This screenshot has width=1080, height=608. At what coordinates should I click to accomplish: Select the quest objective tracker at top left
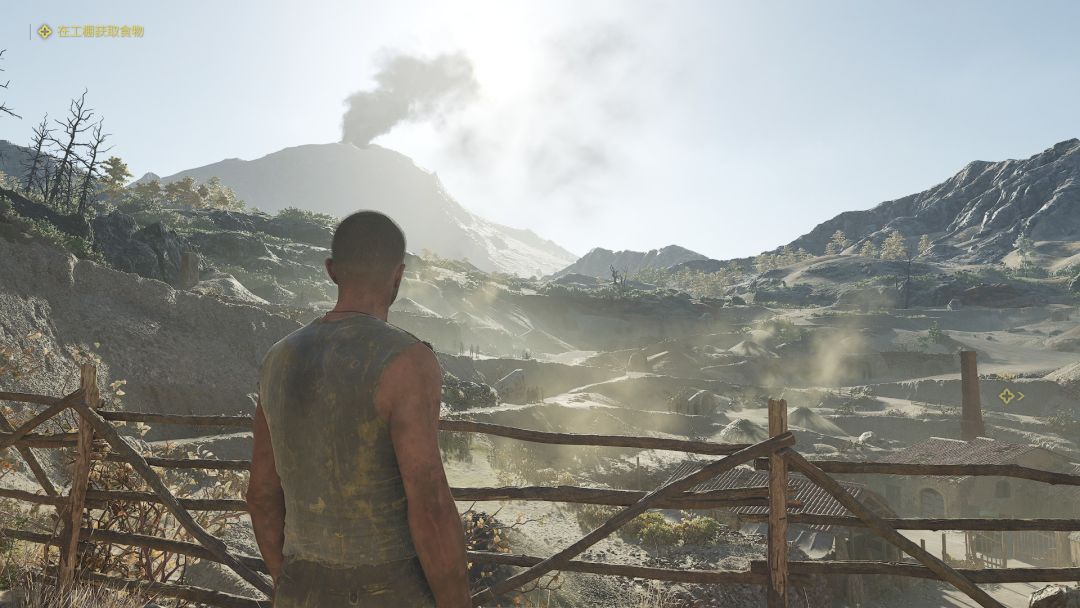90,32
